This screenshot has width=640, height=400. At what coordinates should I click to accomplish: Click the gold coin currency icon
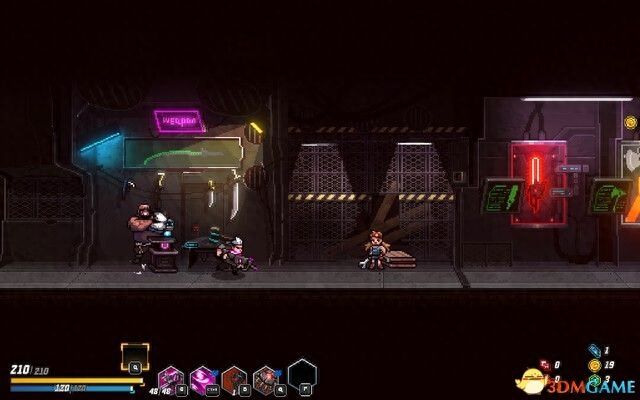click(x=594, y=365)
